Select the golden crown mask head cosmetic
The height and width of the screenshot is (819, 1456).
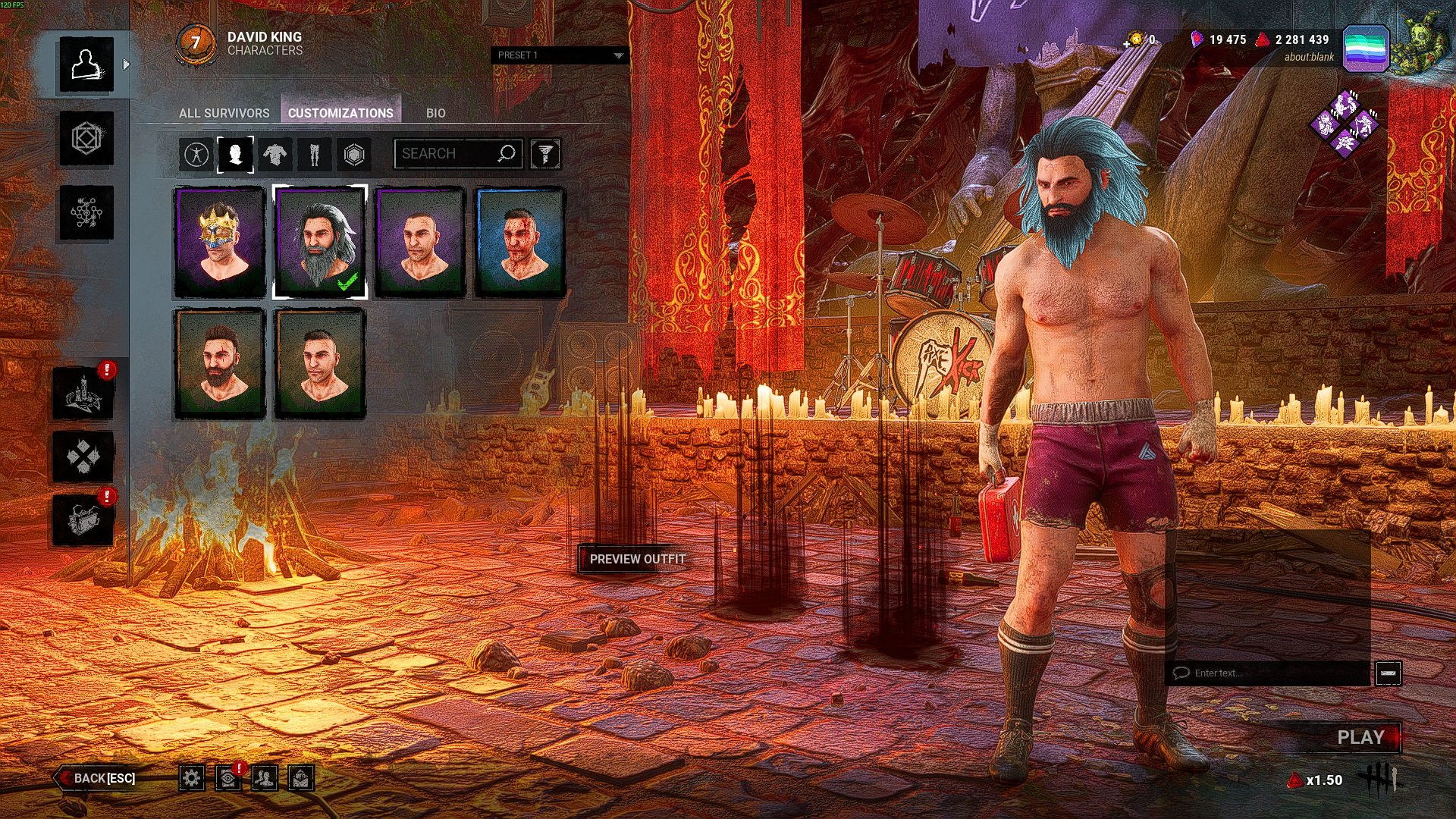(220, 242)
